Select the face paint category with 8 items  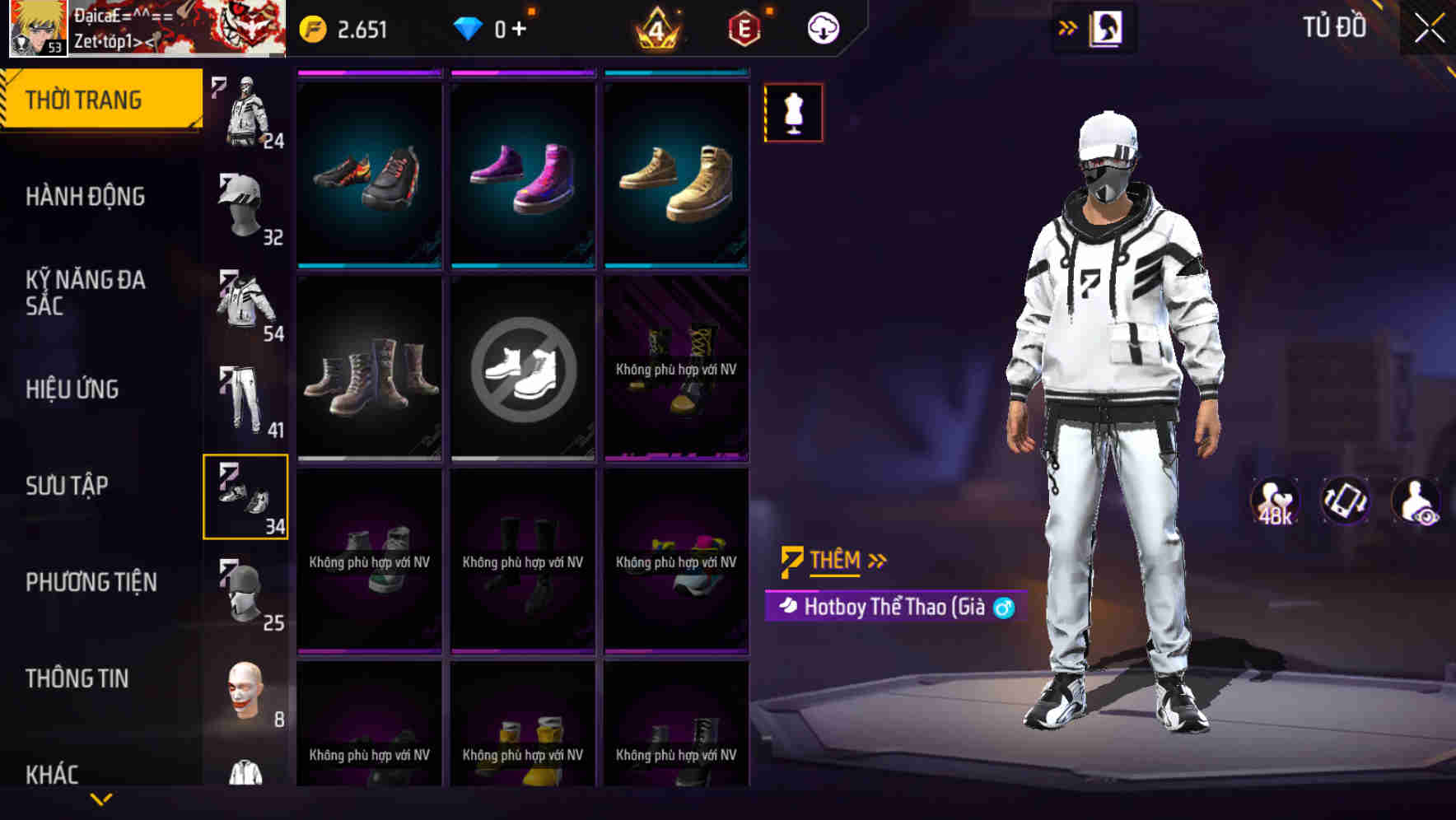tap(245, 692)
